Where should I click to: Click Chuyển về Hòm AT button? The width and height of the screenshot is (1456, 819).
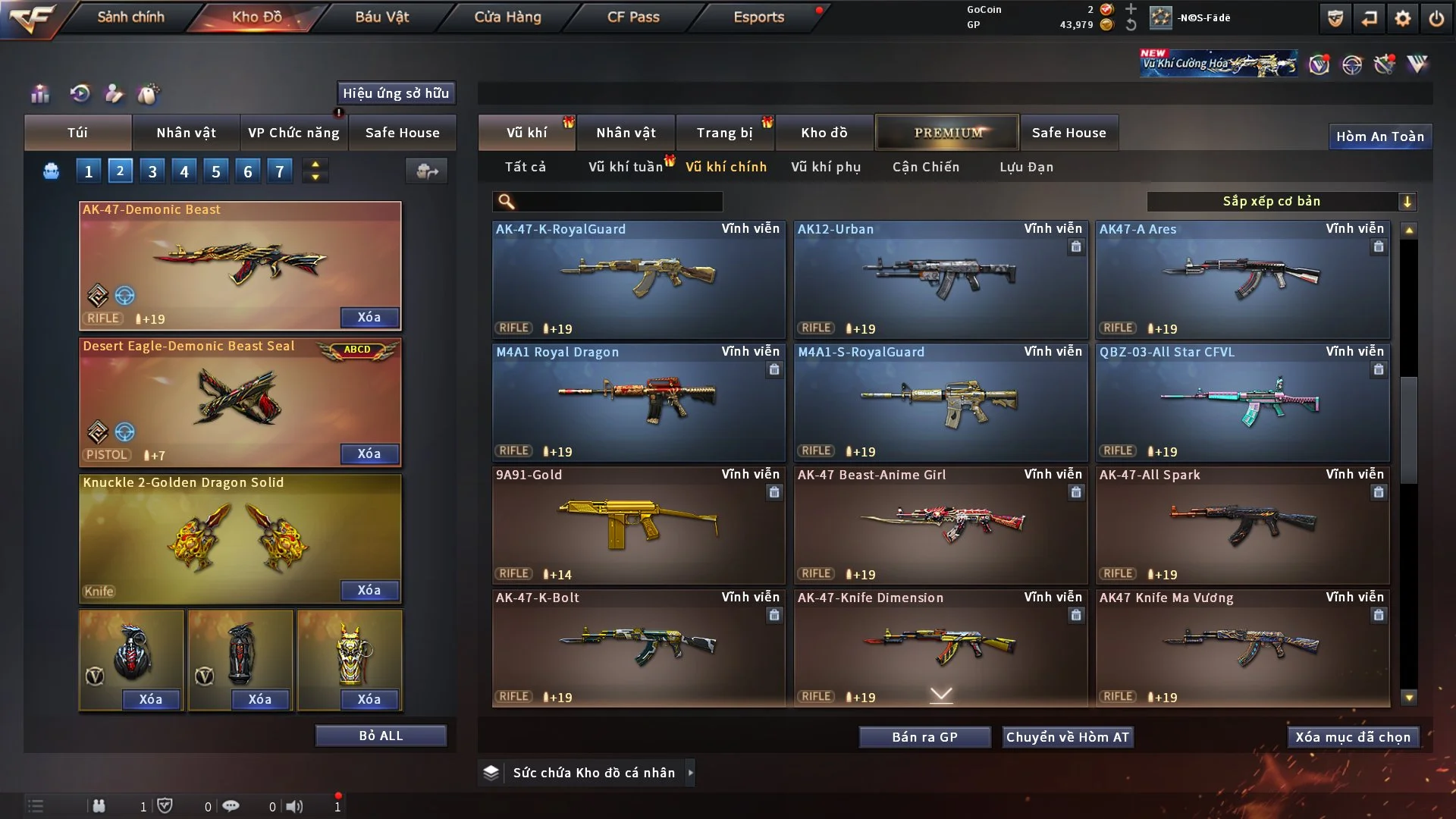click(1067, 737)
